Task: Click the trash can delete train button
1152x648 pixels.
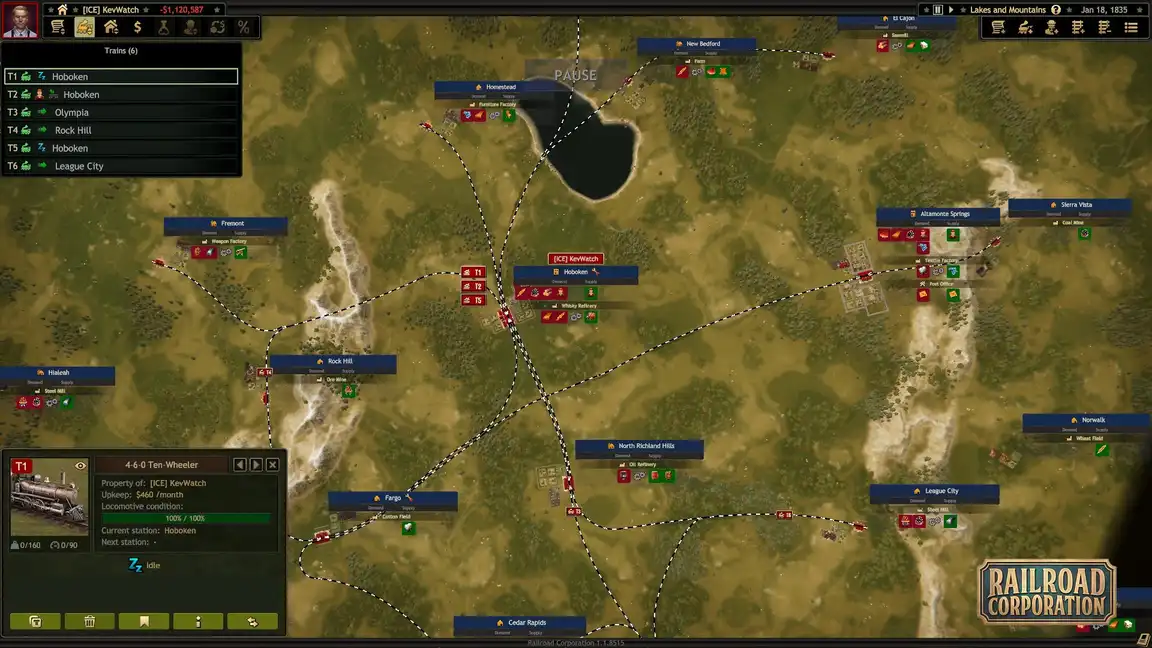Action: click(x=89, y=621)
